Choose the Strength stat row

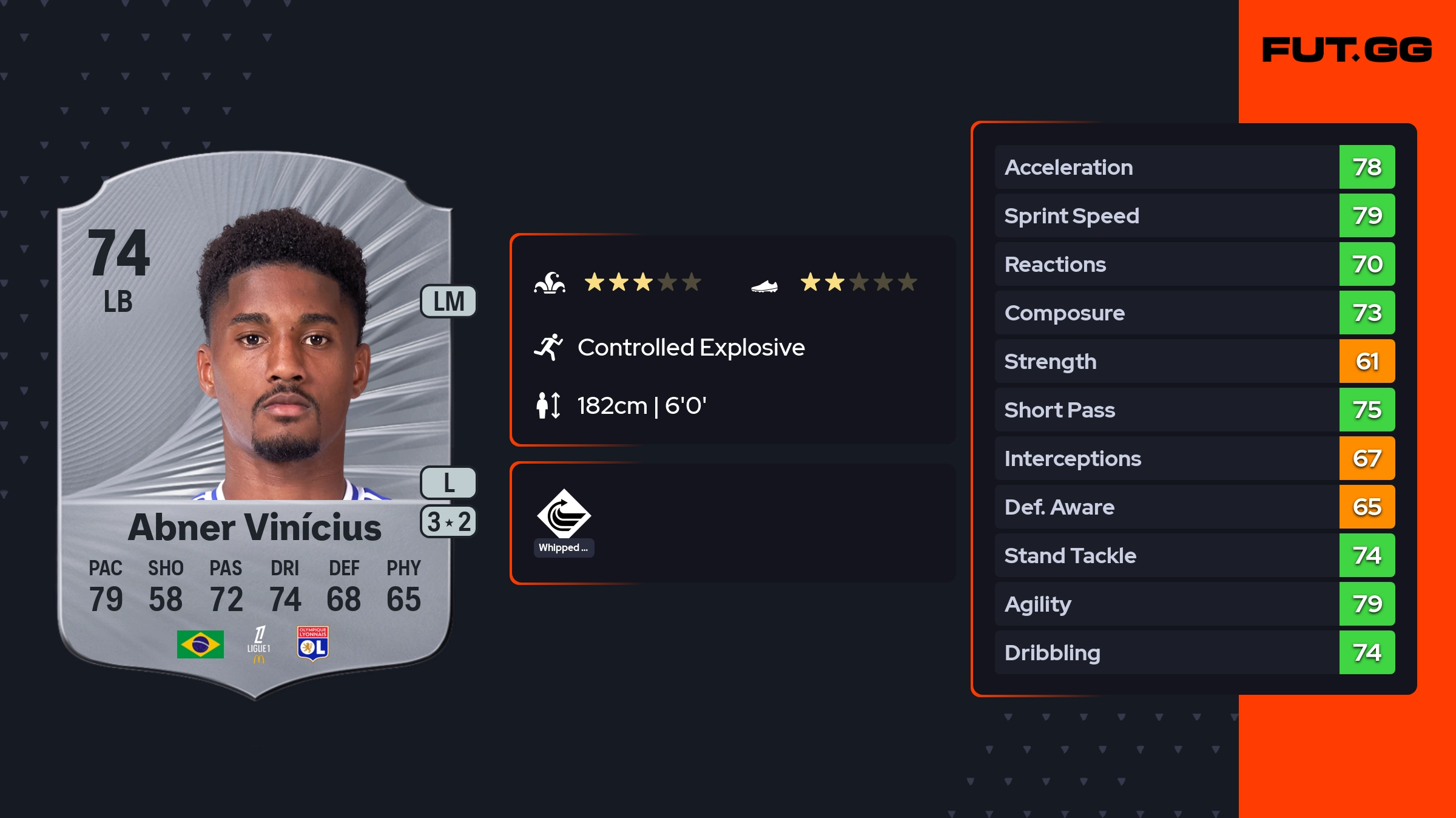(x=1194, y=362)
